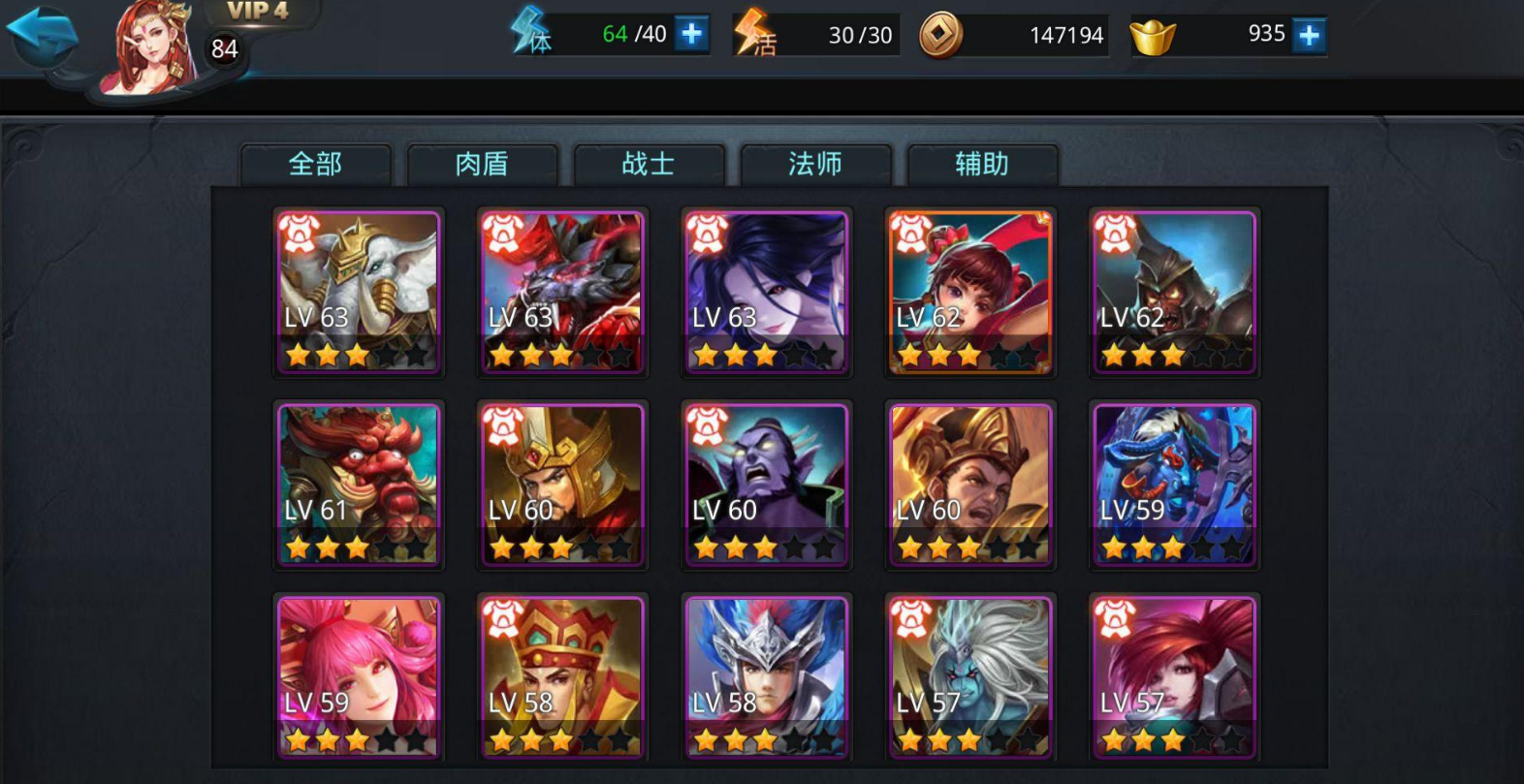
Task: Switch to the 肉盾 tab
Action: 483,164
